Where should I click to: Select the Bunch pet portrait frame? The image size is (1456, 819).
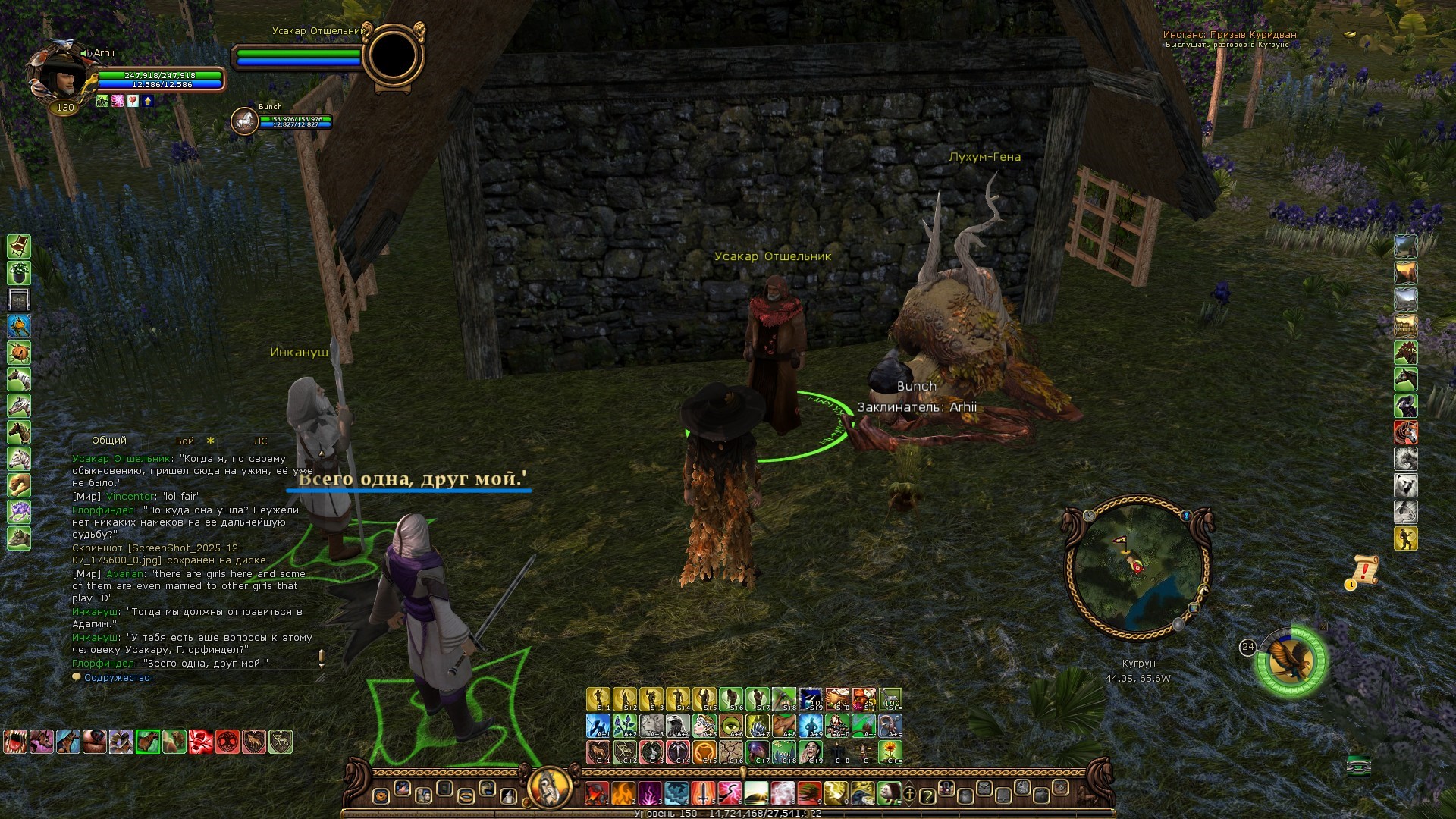coord(244,121)
